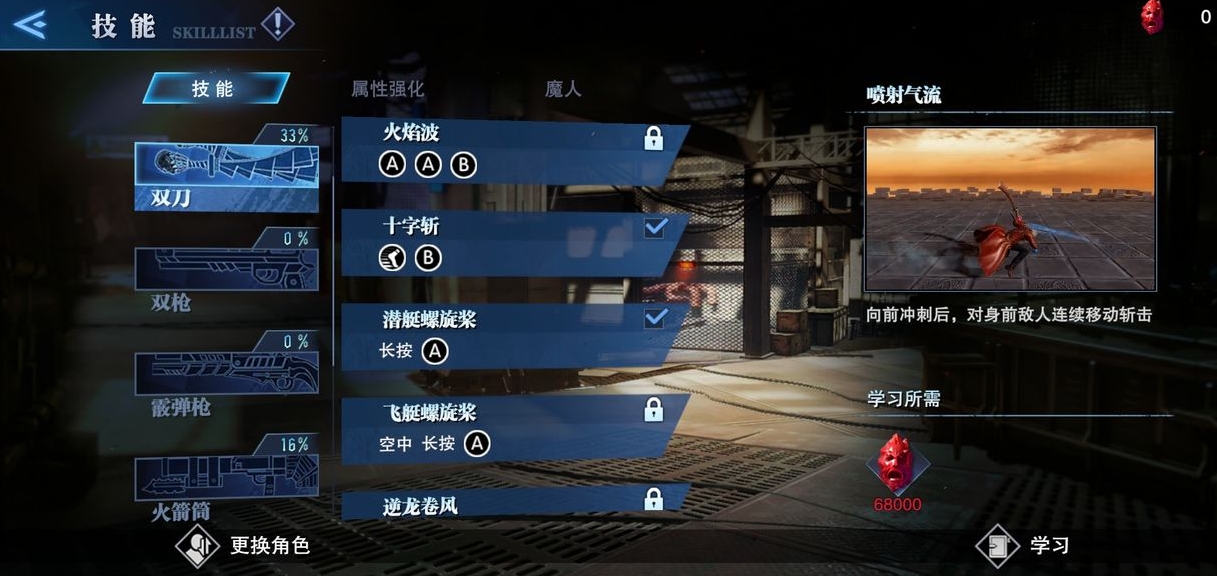Click the 更换角色 button
The height and width of the screenshot is (576, 1217).
(x=245, y=546)
